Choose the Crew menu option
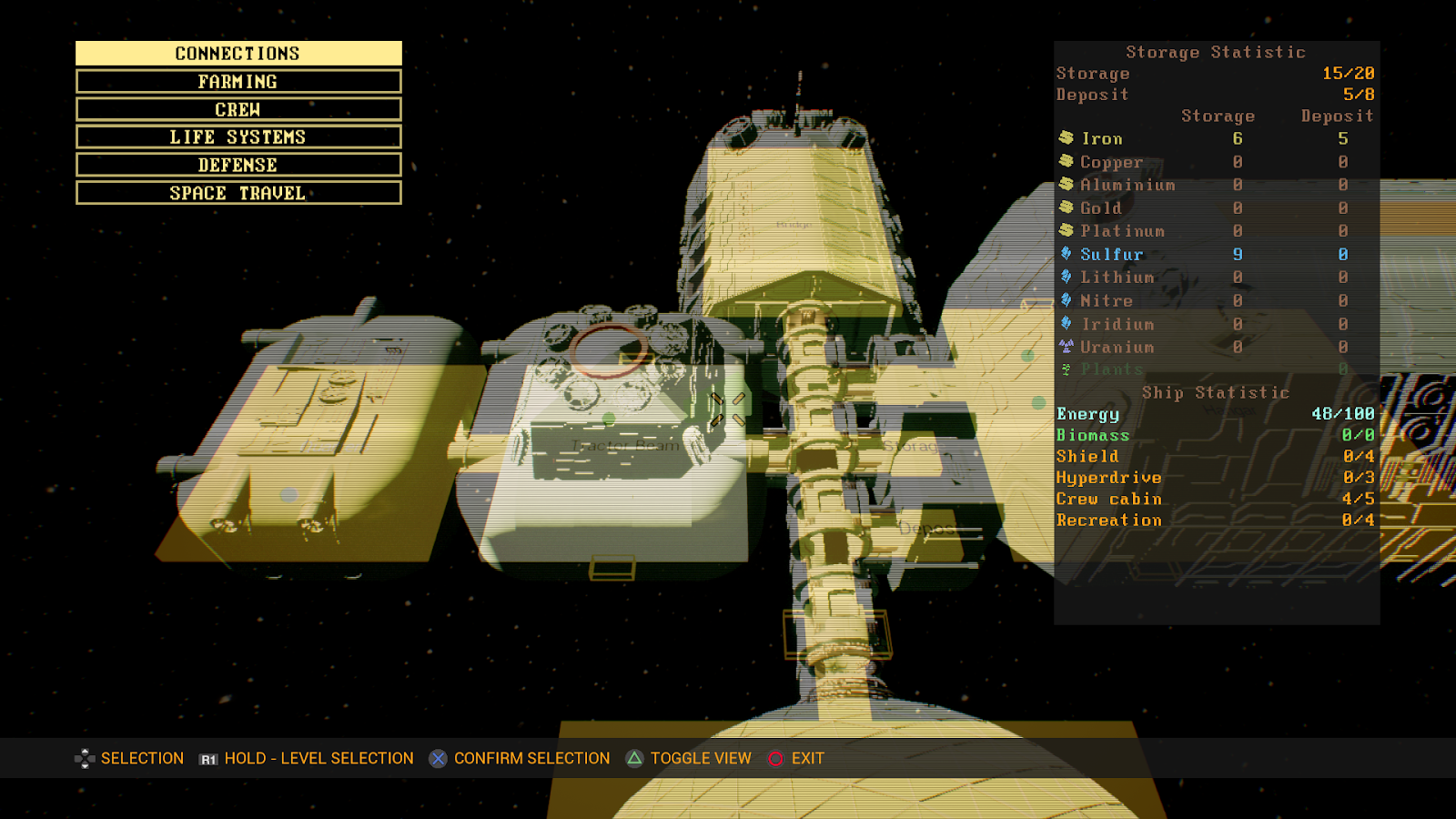 tap(238, 110)
